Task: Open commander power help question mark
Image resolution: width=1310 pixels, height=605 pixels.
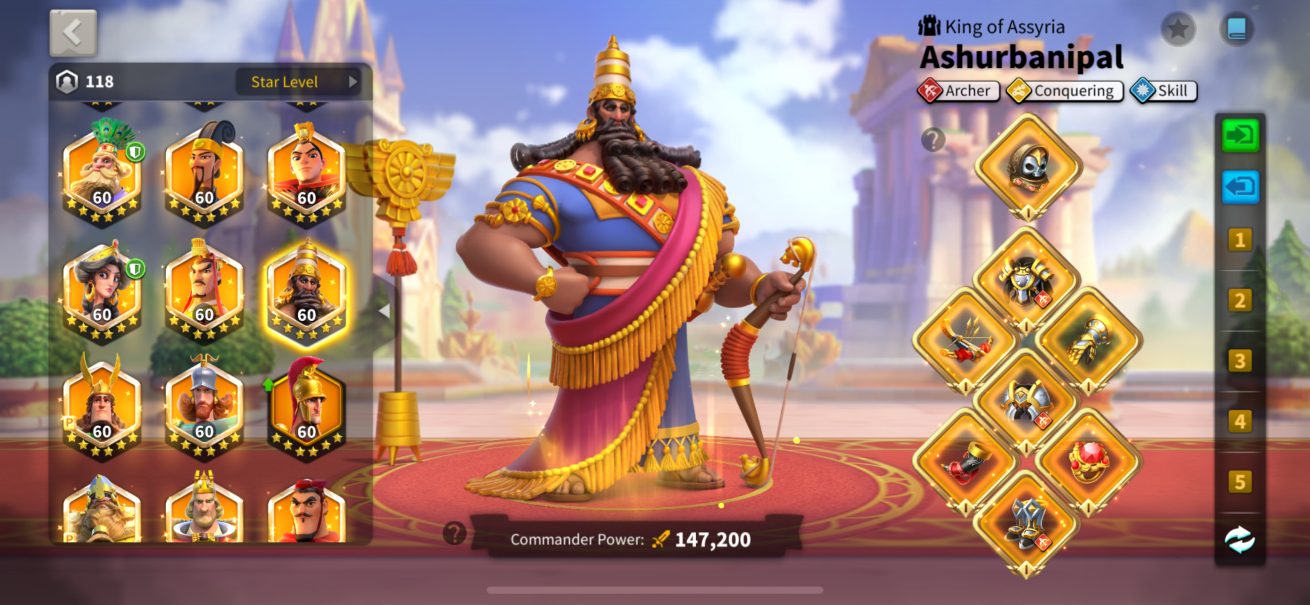Action: click(455, 533)
